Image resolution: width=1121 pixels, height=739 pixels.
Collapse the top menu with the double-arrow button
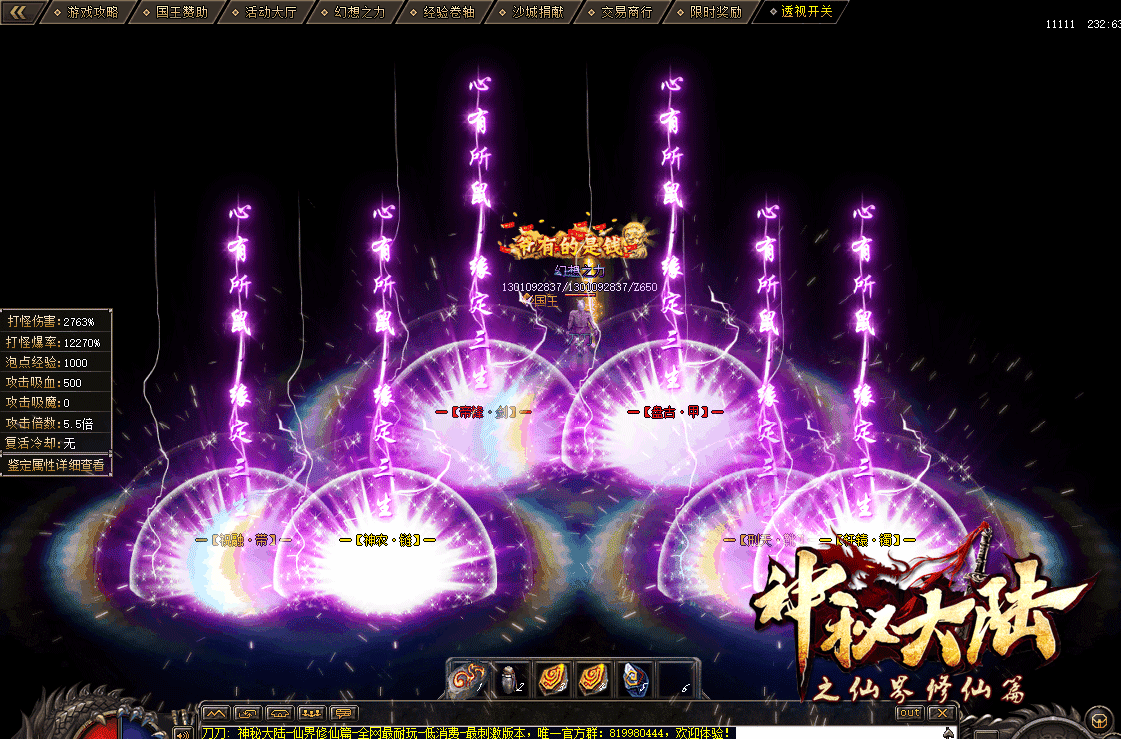click(x=25, y=12)
